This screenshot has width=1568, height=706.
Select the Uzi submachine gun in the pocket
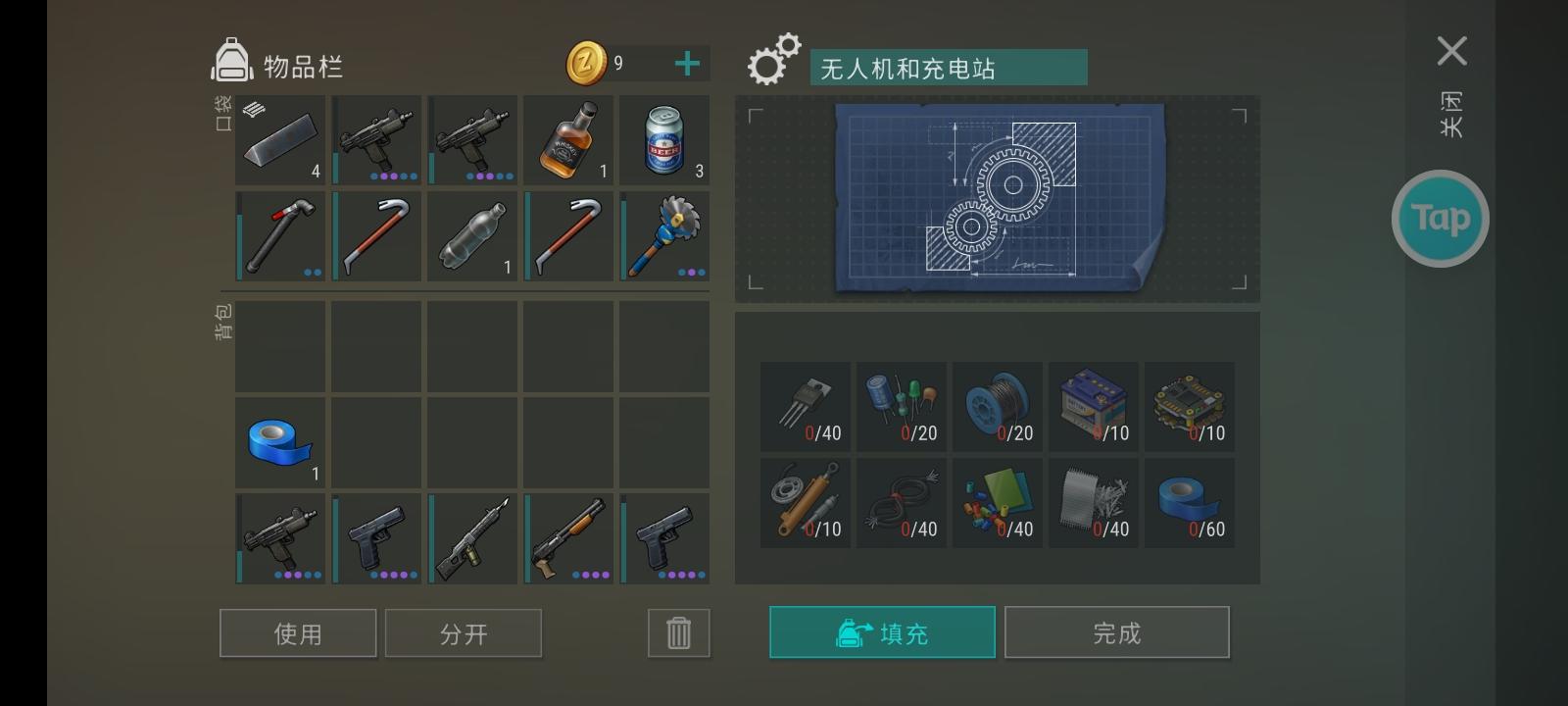click(x=377, y=140)
